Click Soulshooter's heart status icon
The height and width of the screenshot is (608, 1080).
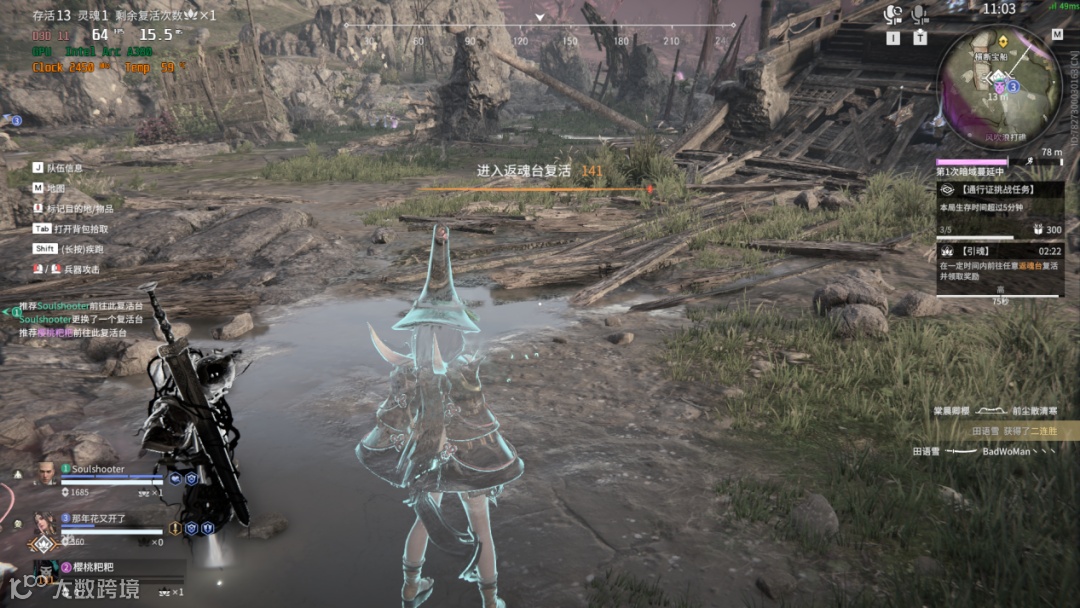pyautogui.click(x=174, y=479)
